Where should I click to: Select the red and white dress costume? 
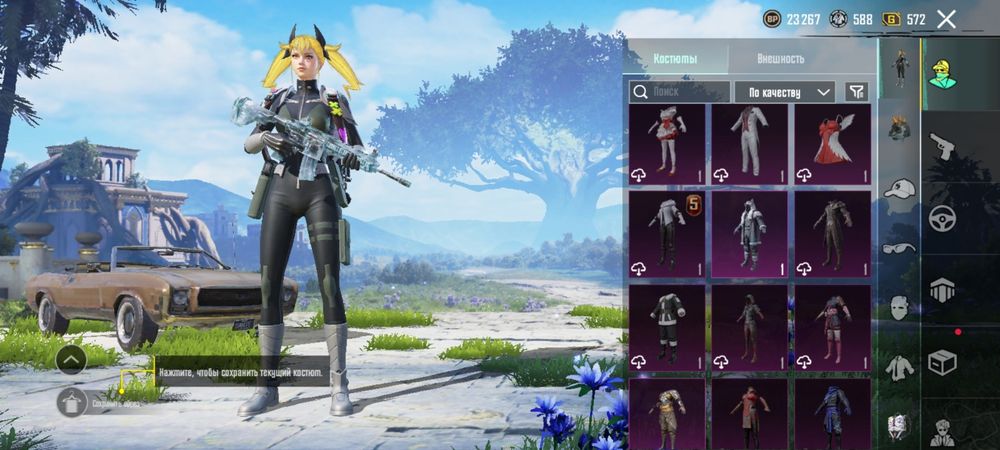(666, 144)
